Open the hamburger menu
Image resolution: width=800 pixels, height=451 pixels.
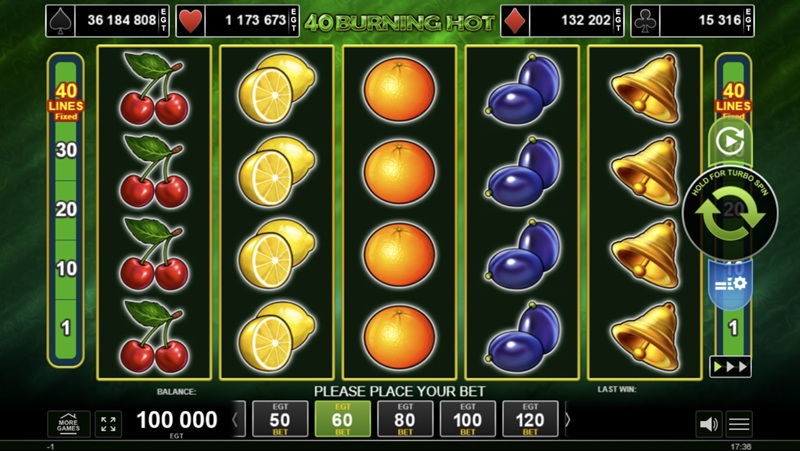point(739,424)
